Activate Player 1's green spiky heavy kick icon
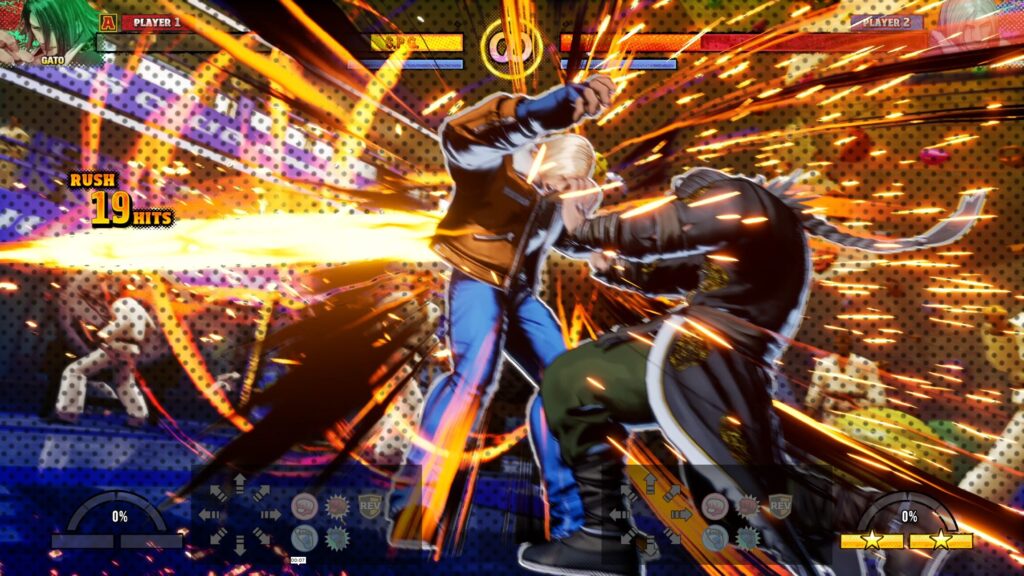Viewport: 1024px width, 576px height. click(338, 538)
